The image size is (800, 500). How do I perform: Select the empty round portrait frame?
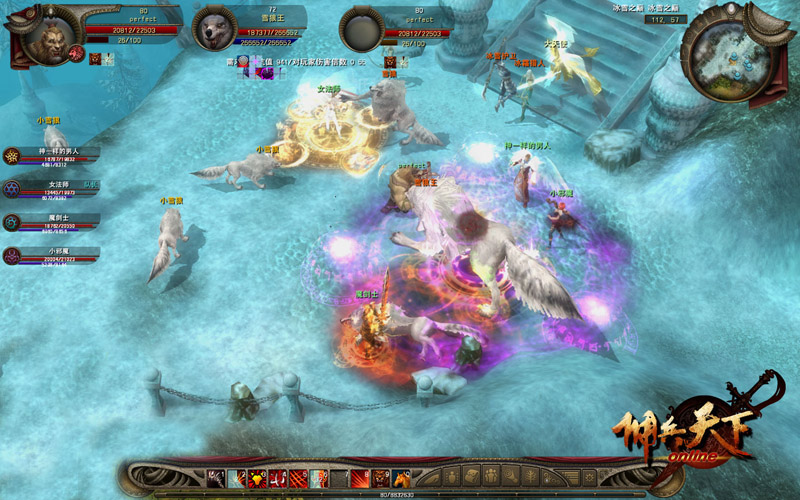coord(362,30)
